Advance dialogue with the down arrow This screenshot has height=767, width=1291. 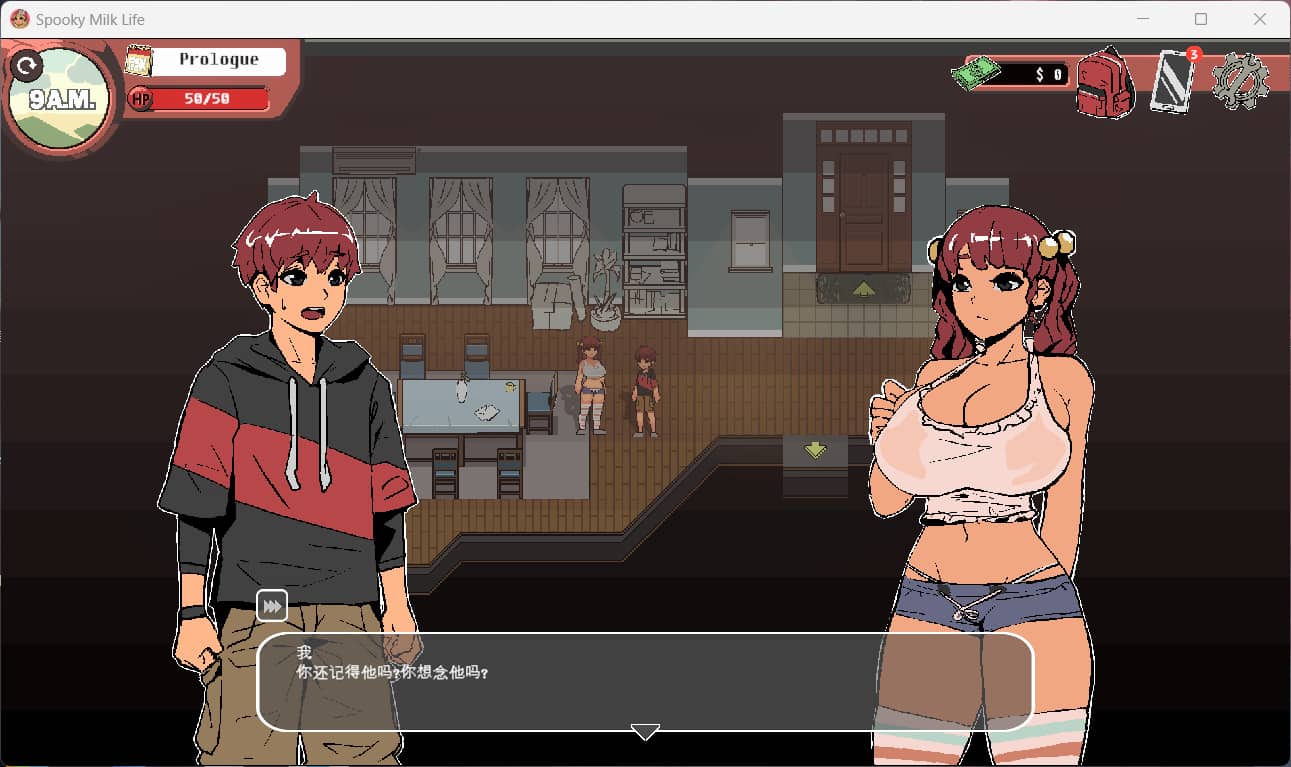coord(645,732)
